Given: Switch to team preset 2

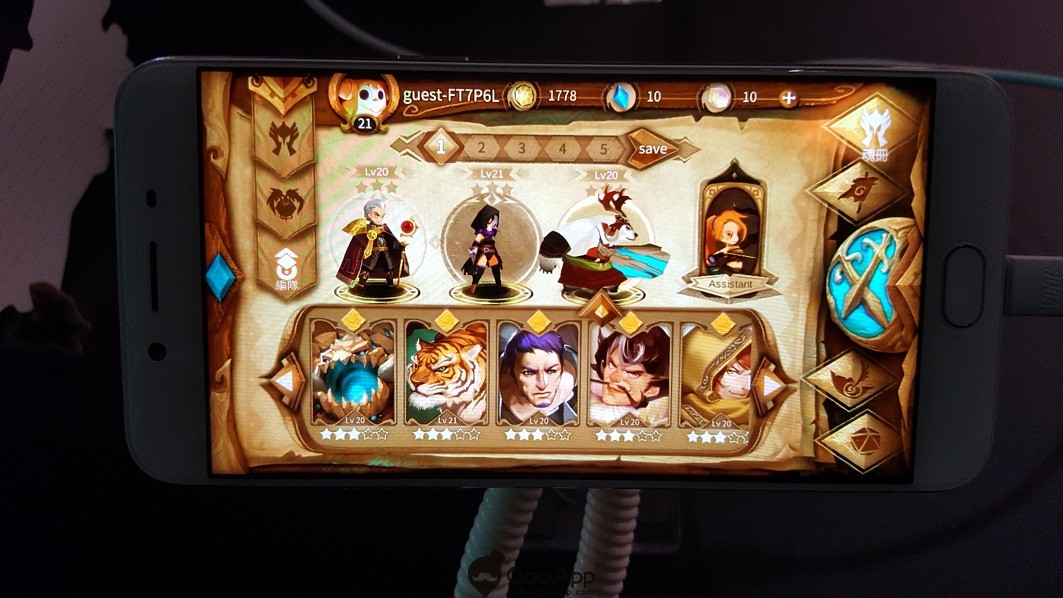Looking at the screenshot, I should point(481,148).
